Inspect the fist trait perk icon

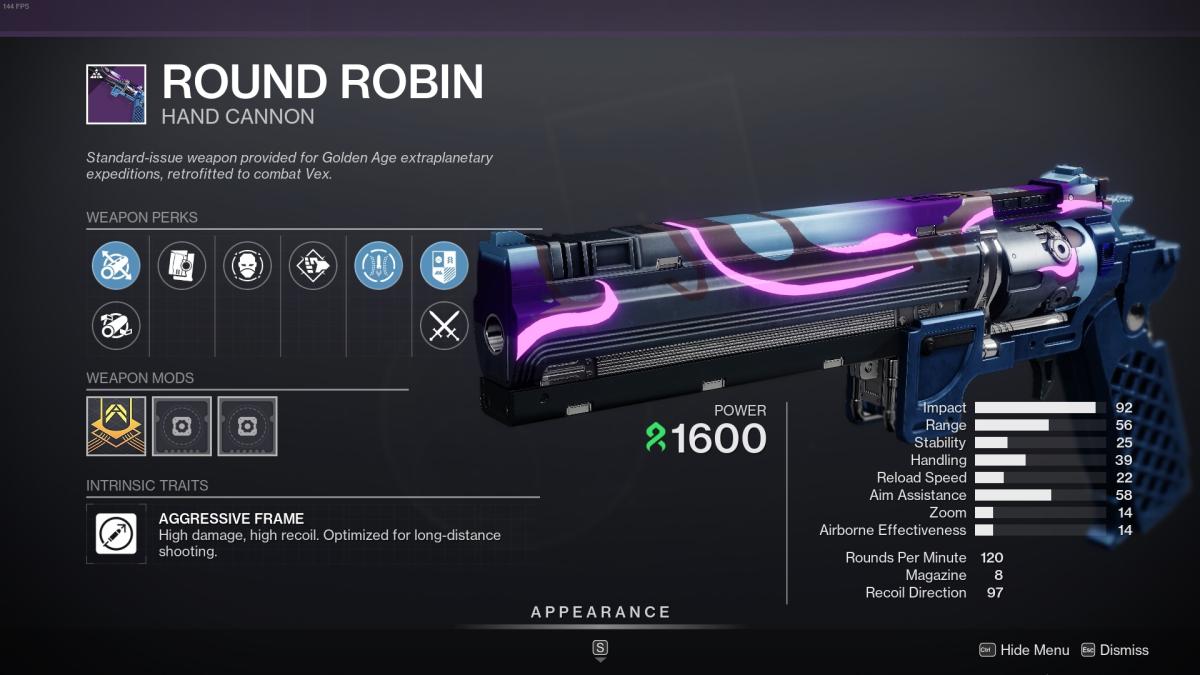click(313, 266)
